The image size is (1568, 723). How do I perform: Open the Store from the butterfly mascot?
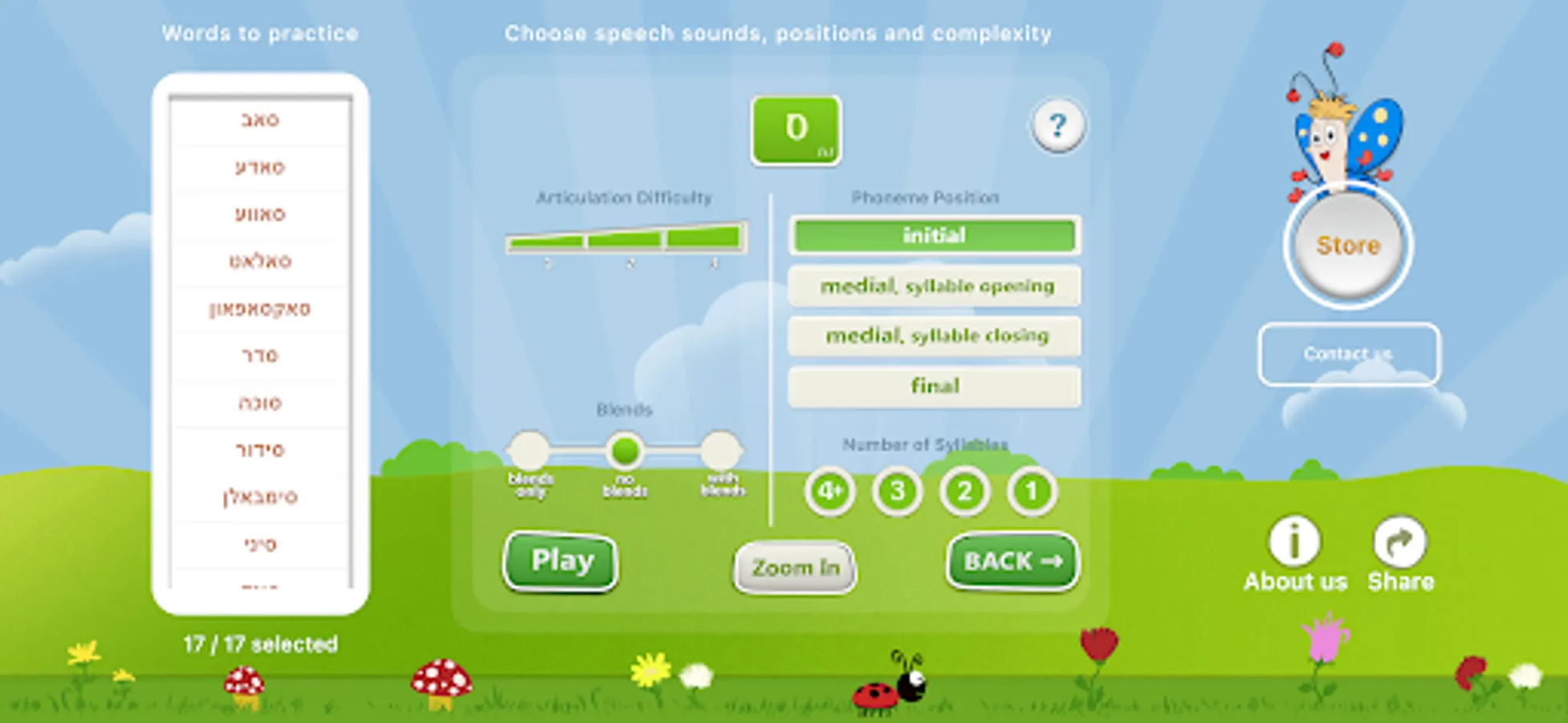(x=1347, y=247)
